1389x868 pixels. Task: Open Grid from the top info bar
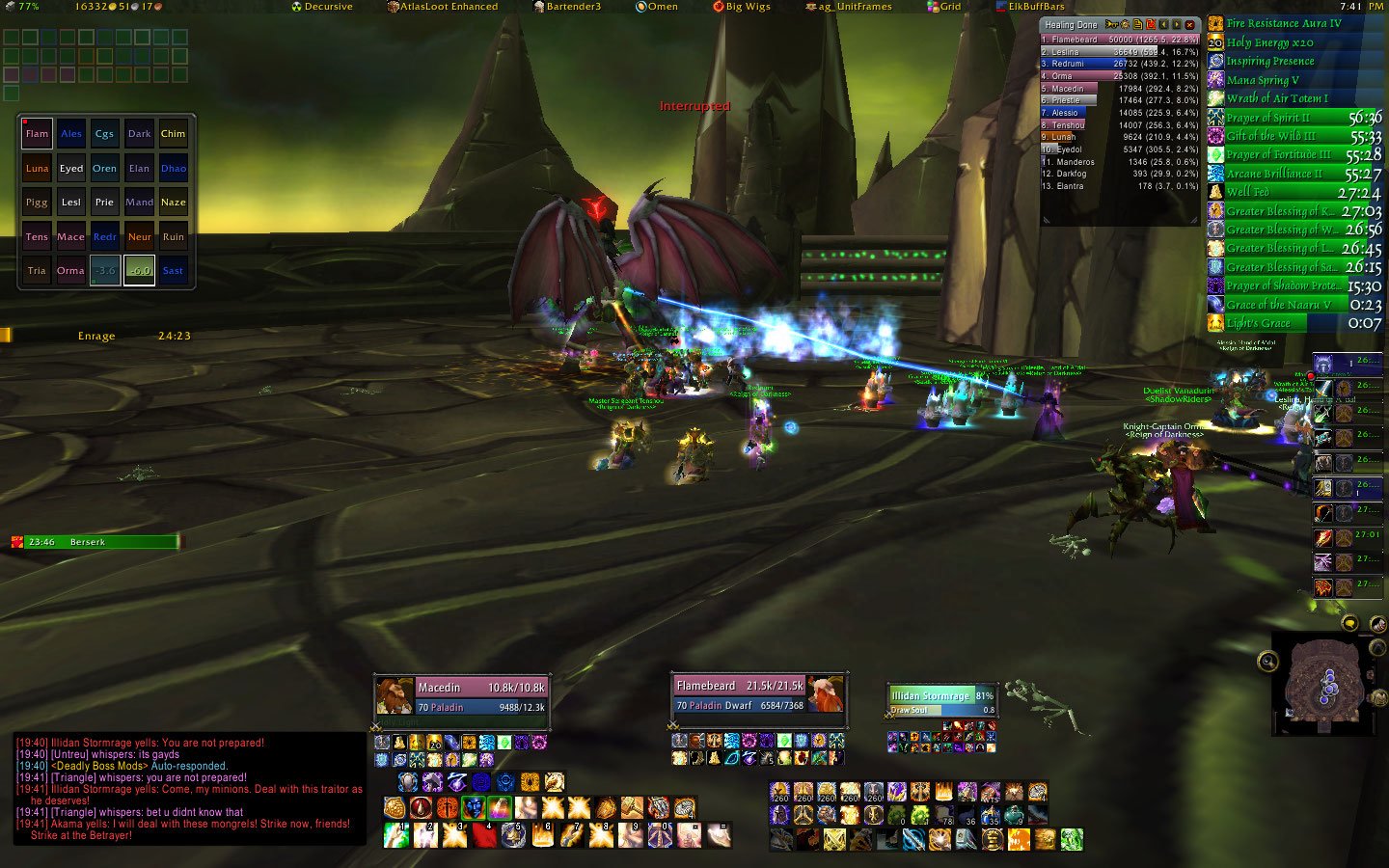click(945, 7)
